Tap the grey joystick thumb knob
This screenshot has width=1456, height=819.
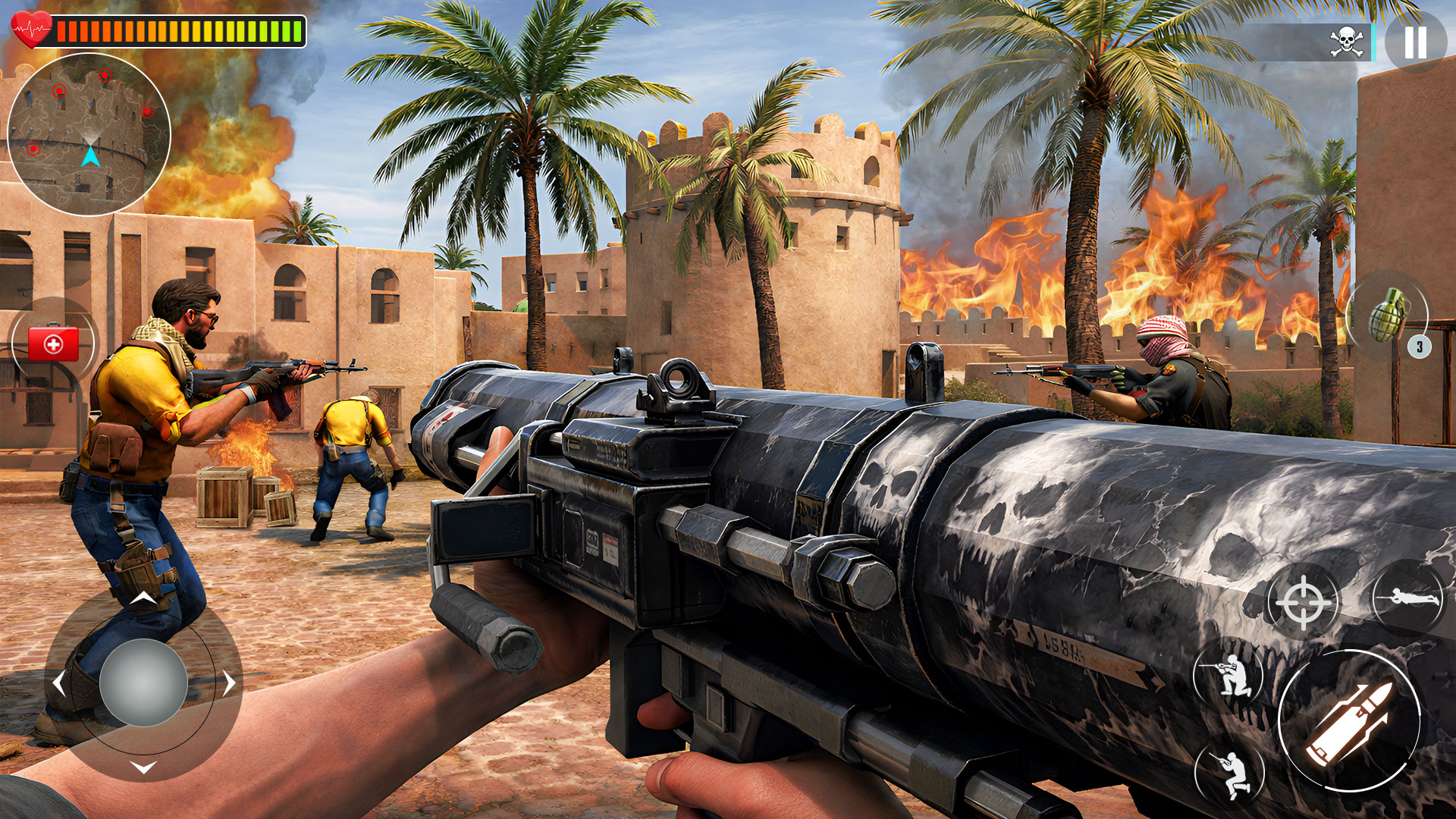click(143, 682)
